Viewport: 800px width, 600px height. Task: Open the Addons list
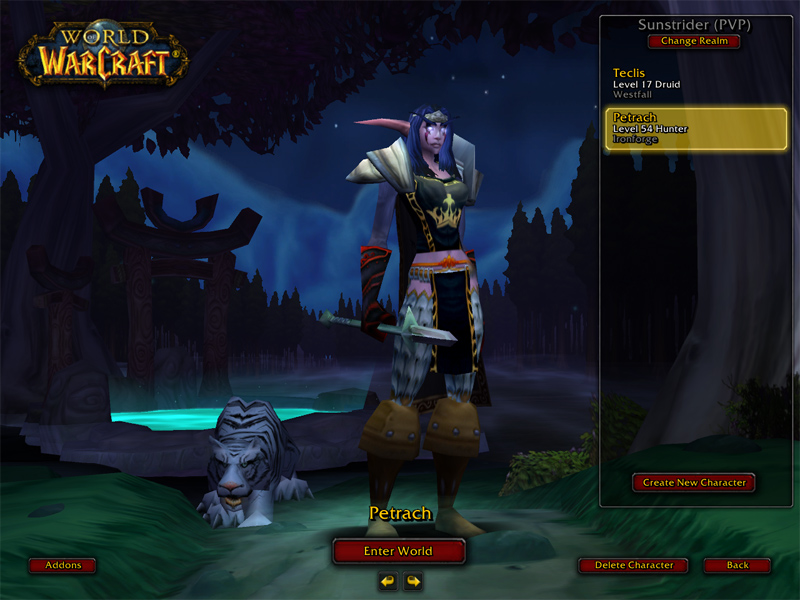click(62, 565)
